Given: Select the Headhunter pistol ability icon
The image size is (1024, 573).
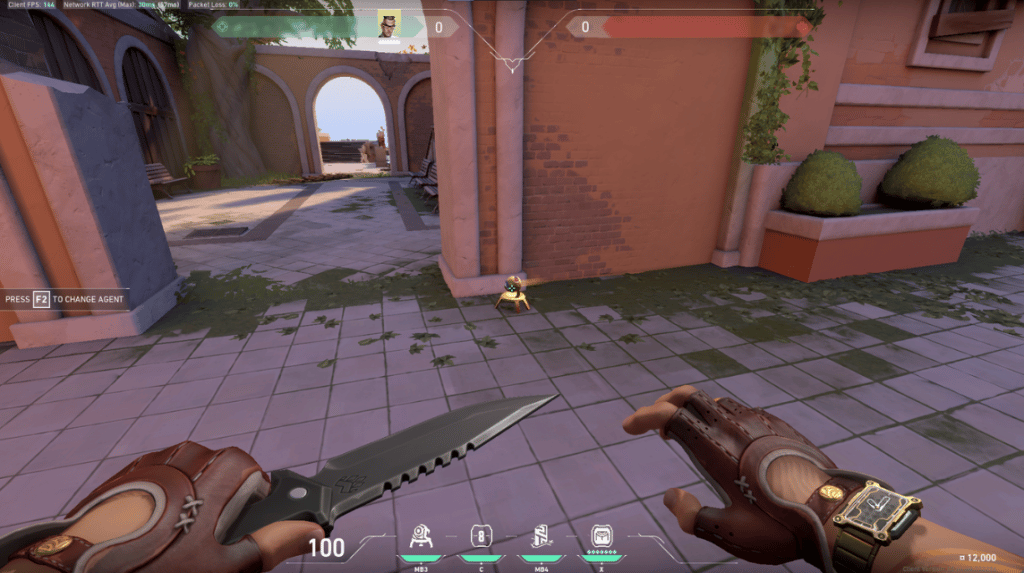Looking at the screenshot, I should tap(480, 537).
